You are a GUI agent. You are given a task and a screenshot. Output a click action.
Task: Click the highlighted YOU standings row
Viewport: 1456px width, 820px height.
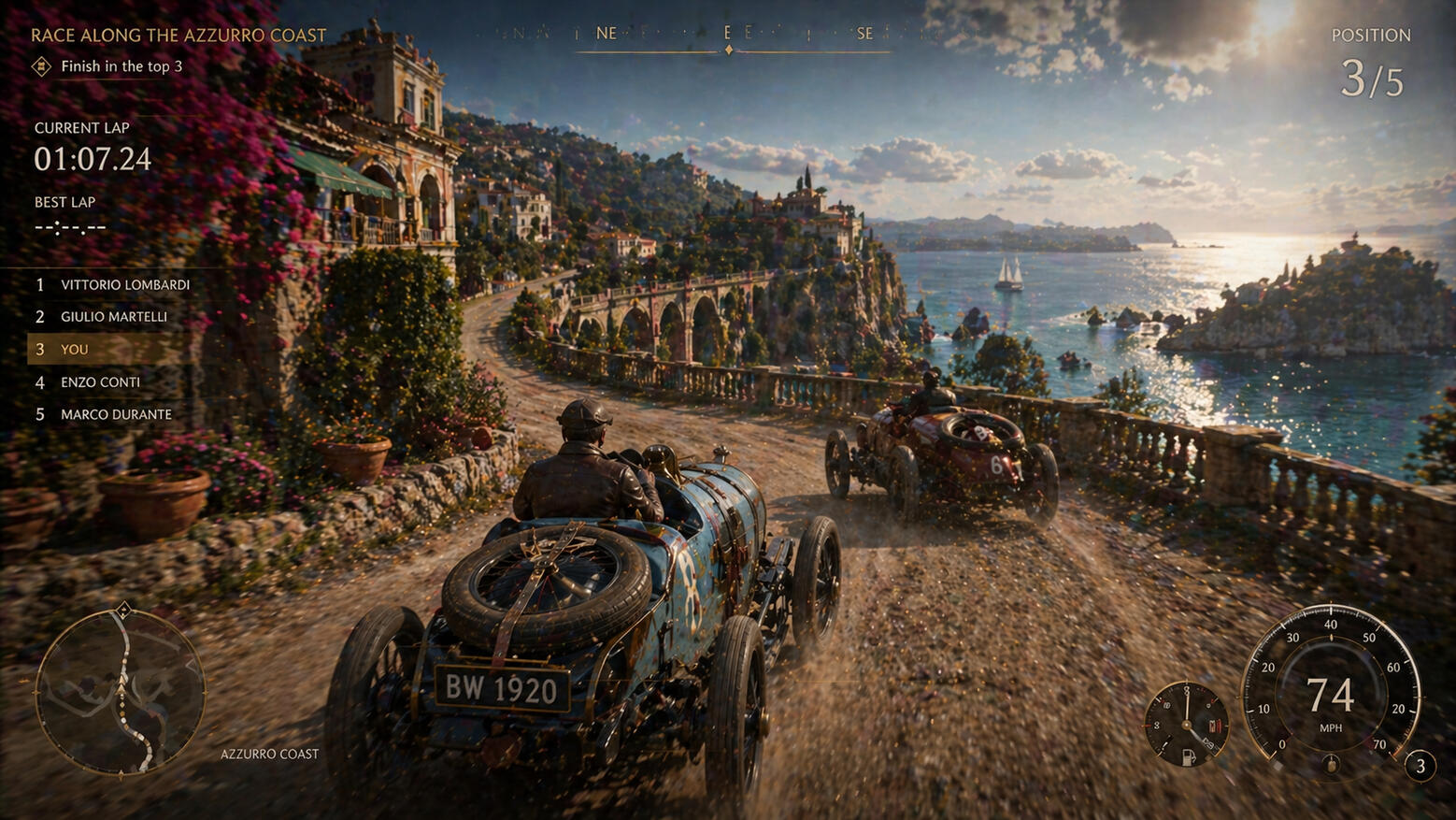point(103,350)
